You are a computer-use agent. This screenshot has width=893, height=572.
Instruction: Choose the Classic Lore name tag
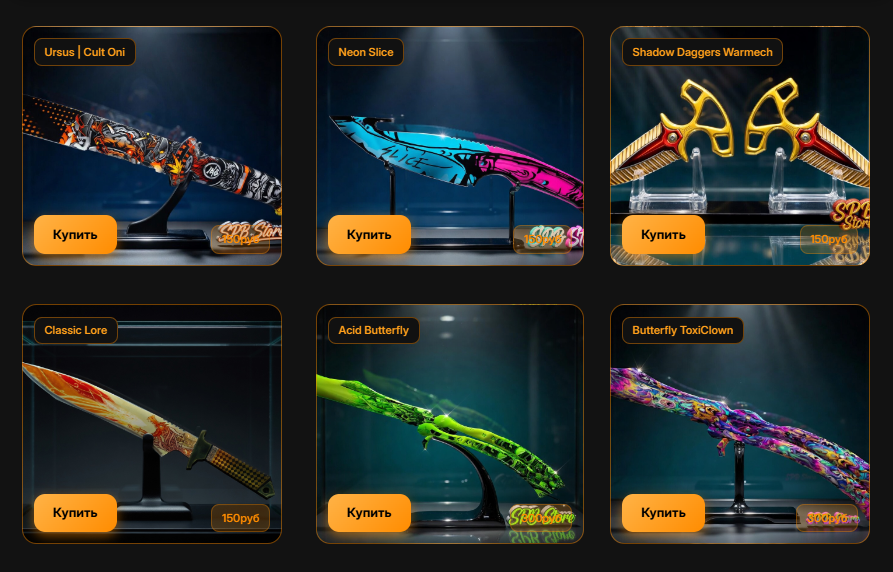coord(76,330)
